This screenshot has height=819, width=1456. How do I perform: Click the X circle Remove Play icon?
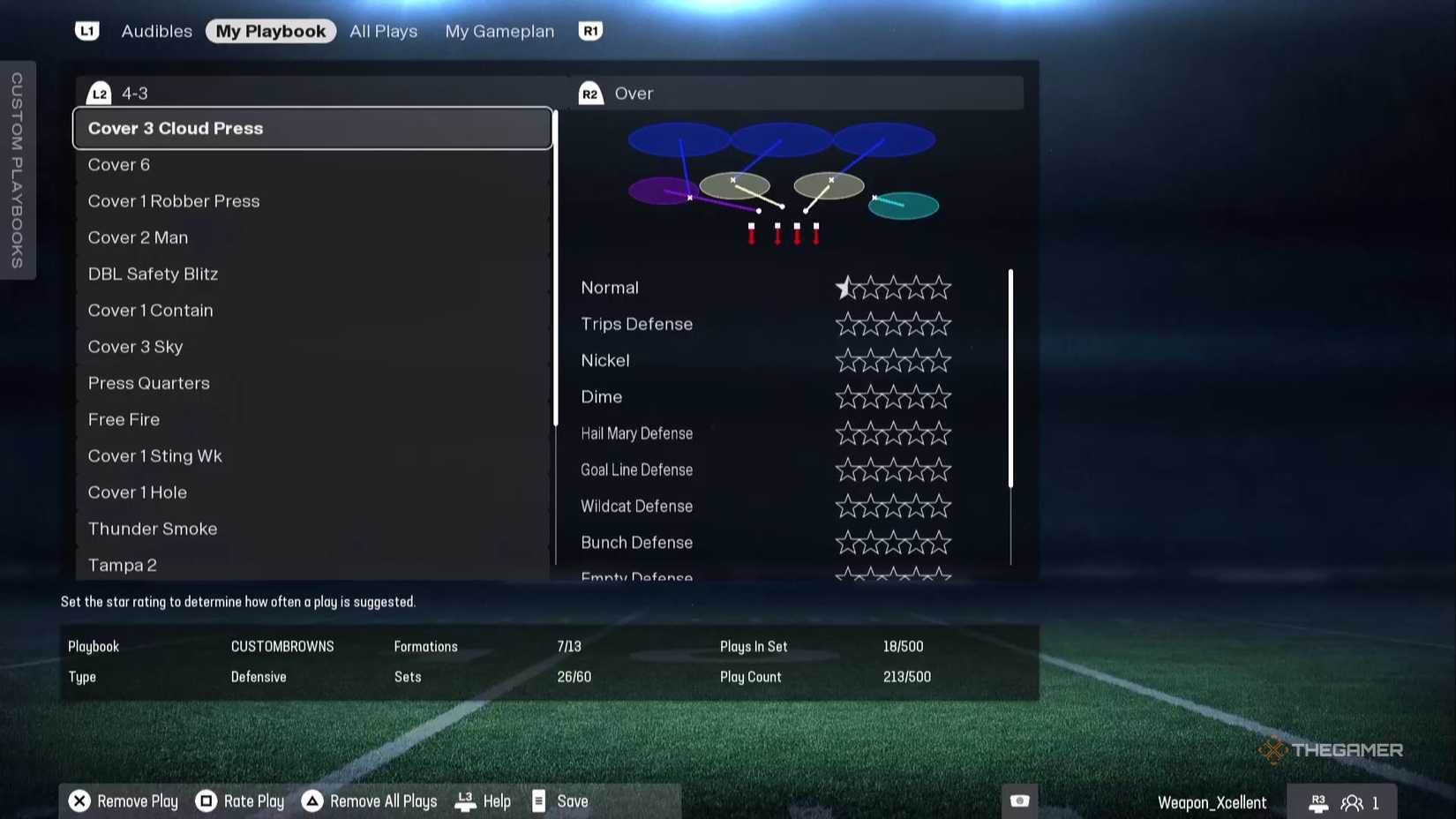pyautogui.click(x=79, y=801)
